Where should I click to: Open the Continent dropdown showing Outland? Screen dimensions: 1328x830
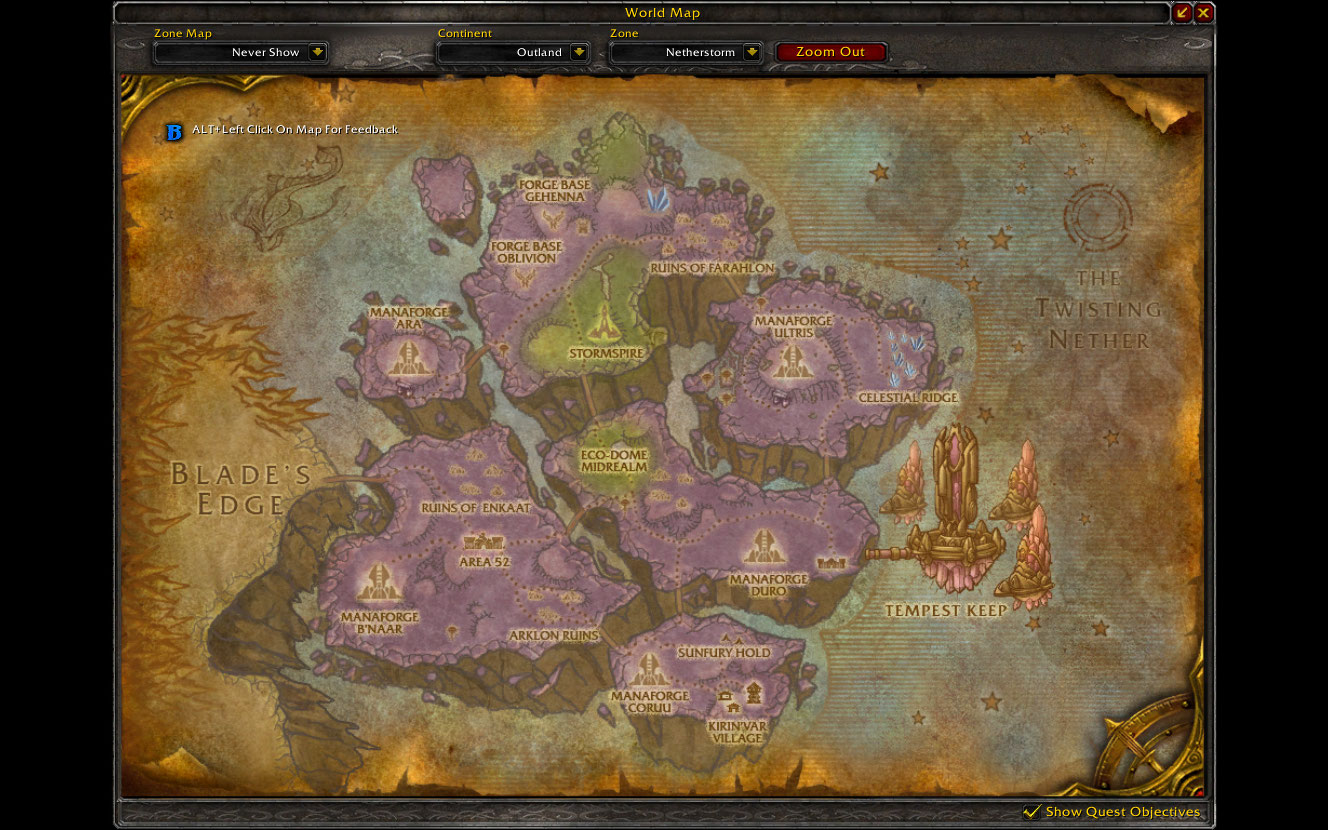pos(578,52)
